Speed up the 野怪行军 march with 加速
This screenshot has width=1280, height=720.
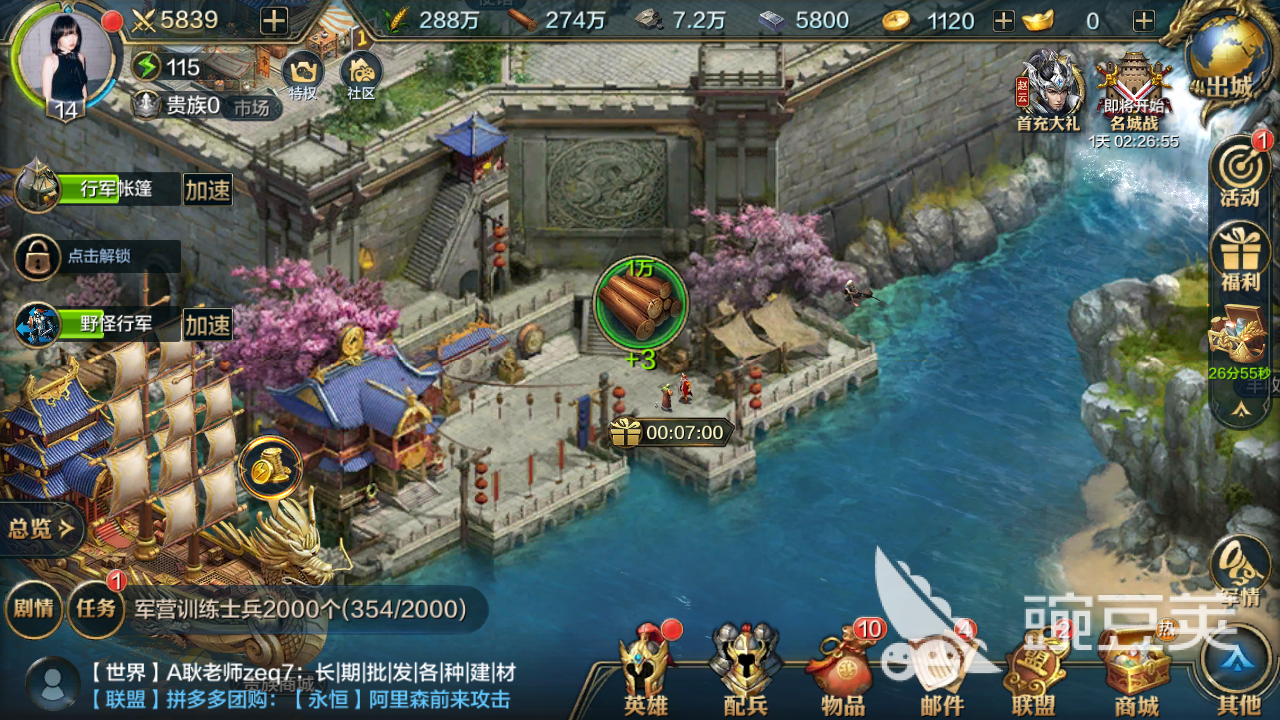[208, 325]
